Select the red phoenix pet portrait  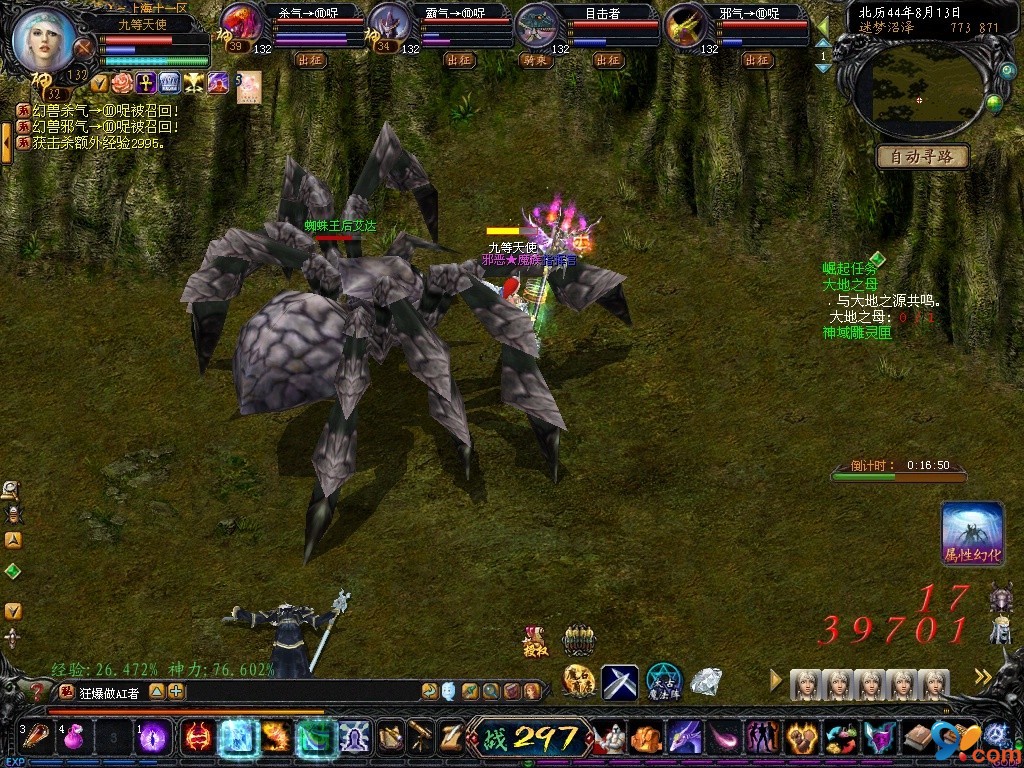click(241, 24)
